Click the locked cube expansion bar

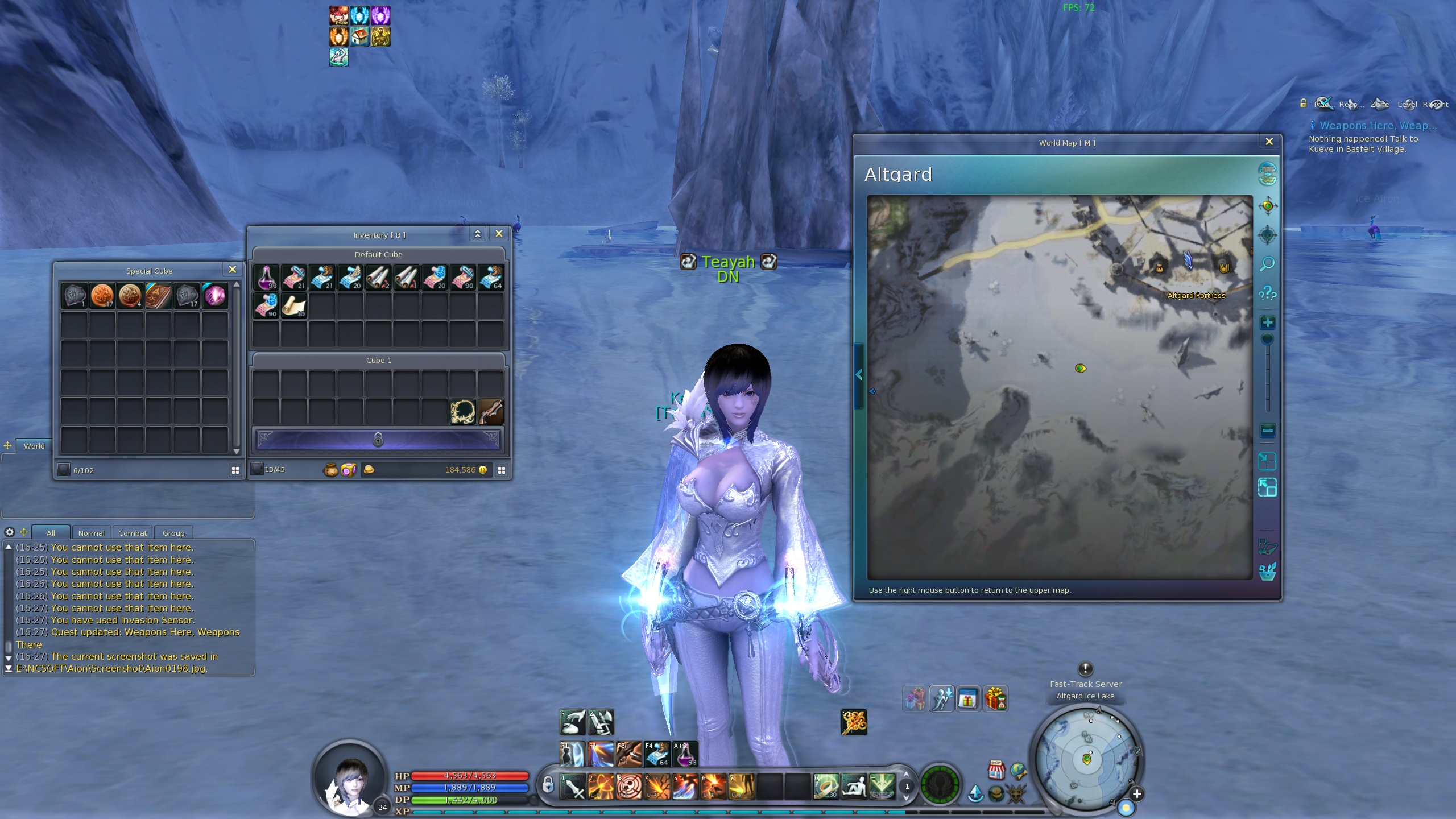coord(378,439)
